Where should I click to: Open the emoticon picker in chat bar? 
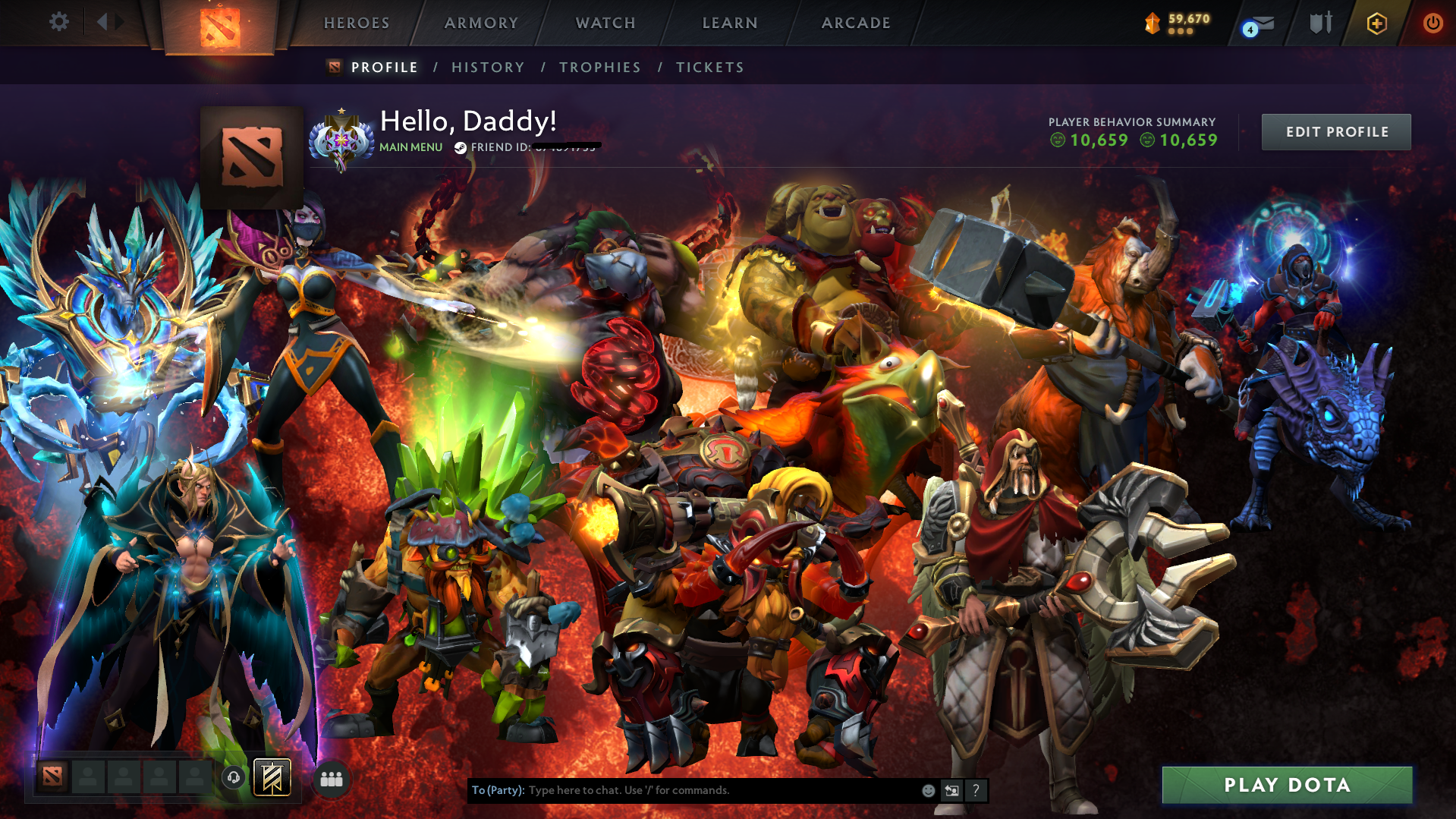point(927,789)
